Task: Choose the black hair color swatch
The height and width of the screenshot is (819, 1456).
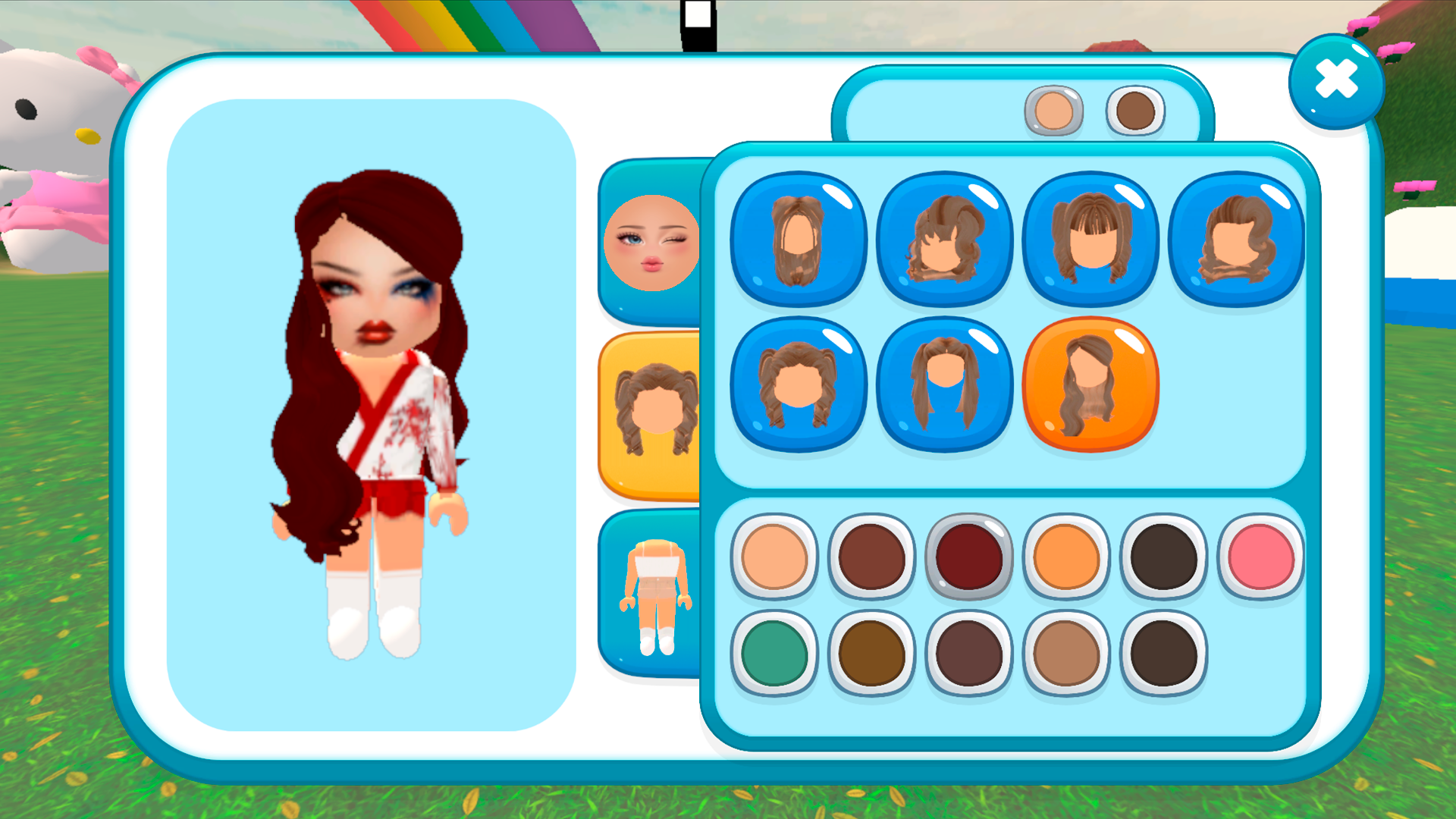Action: [x=1163, y=555]
